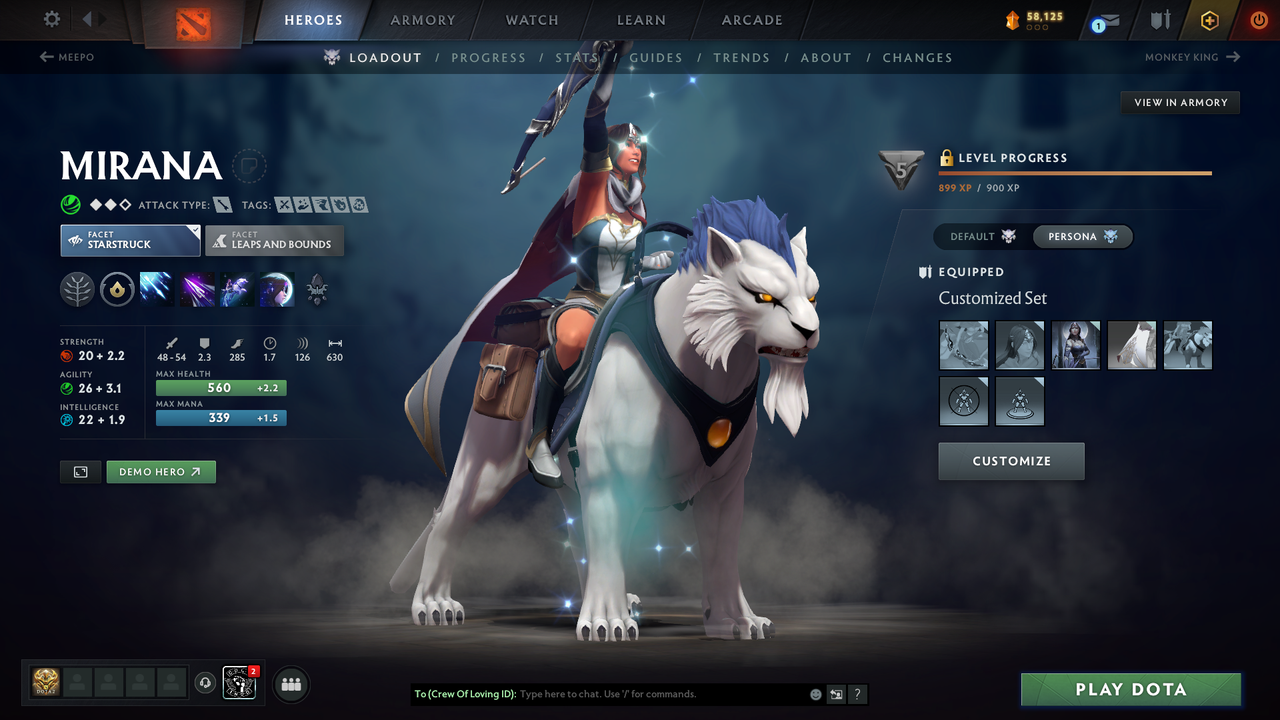Open the CUSTOMIZE button
1280x720 pixels.
1011,461
